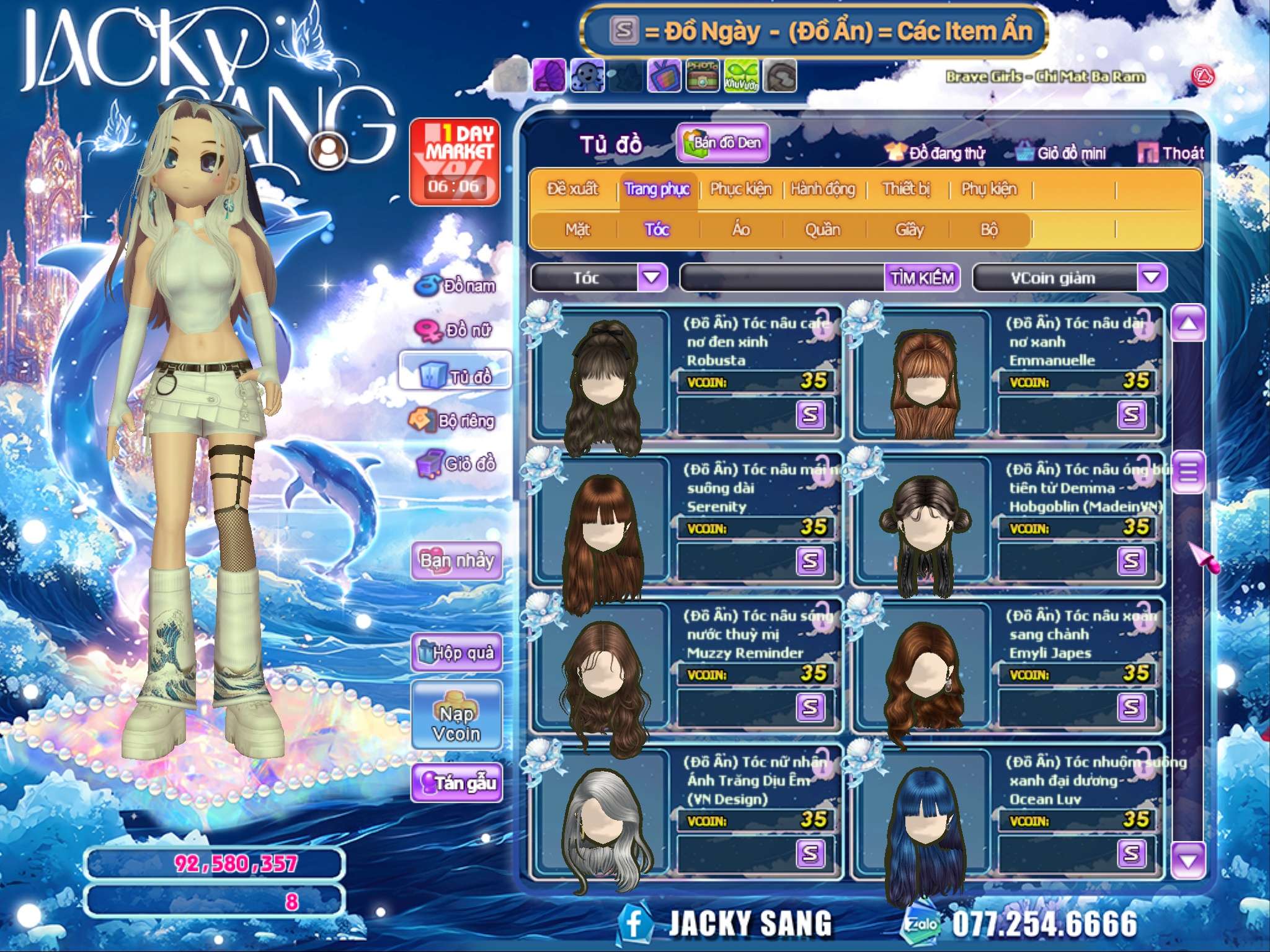Open the Hộp quà gift box
The image size is (1270, 952).
point(456,652)
